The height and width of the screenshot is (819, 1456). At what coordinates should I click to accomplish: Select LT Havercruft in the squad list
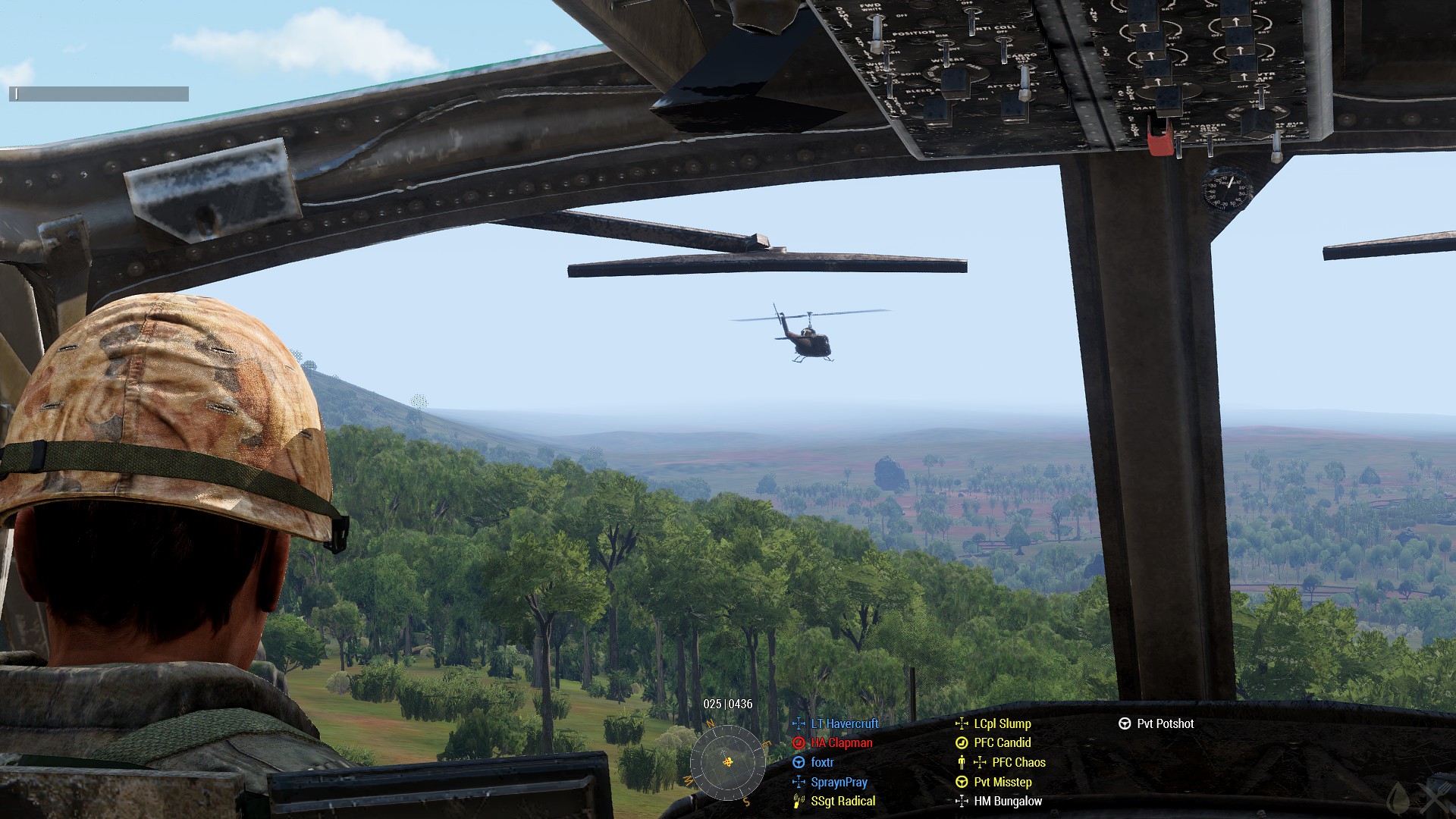click(844, 724)
